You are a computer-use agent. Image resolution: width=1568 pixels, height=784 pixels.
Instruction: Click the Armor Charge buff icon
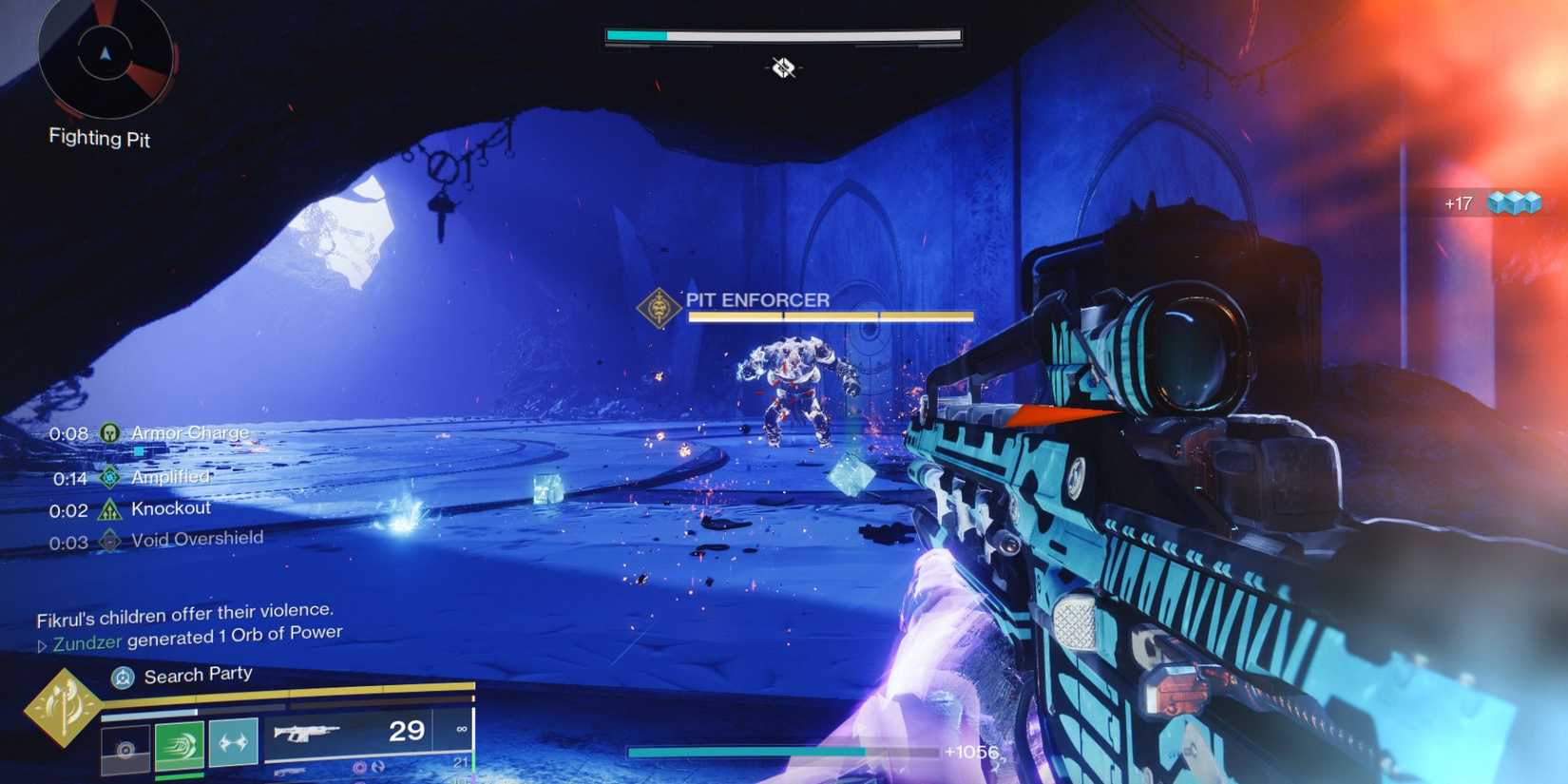[108, 432]
